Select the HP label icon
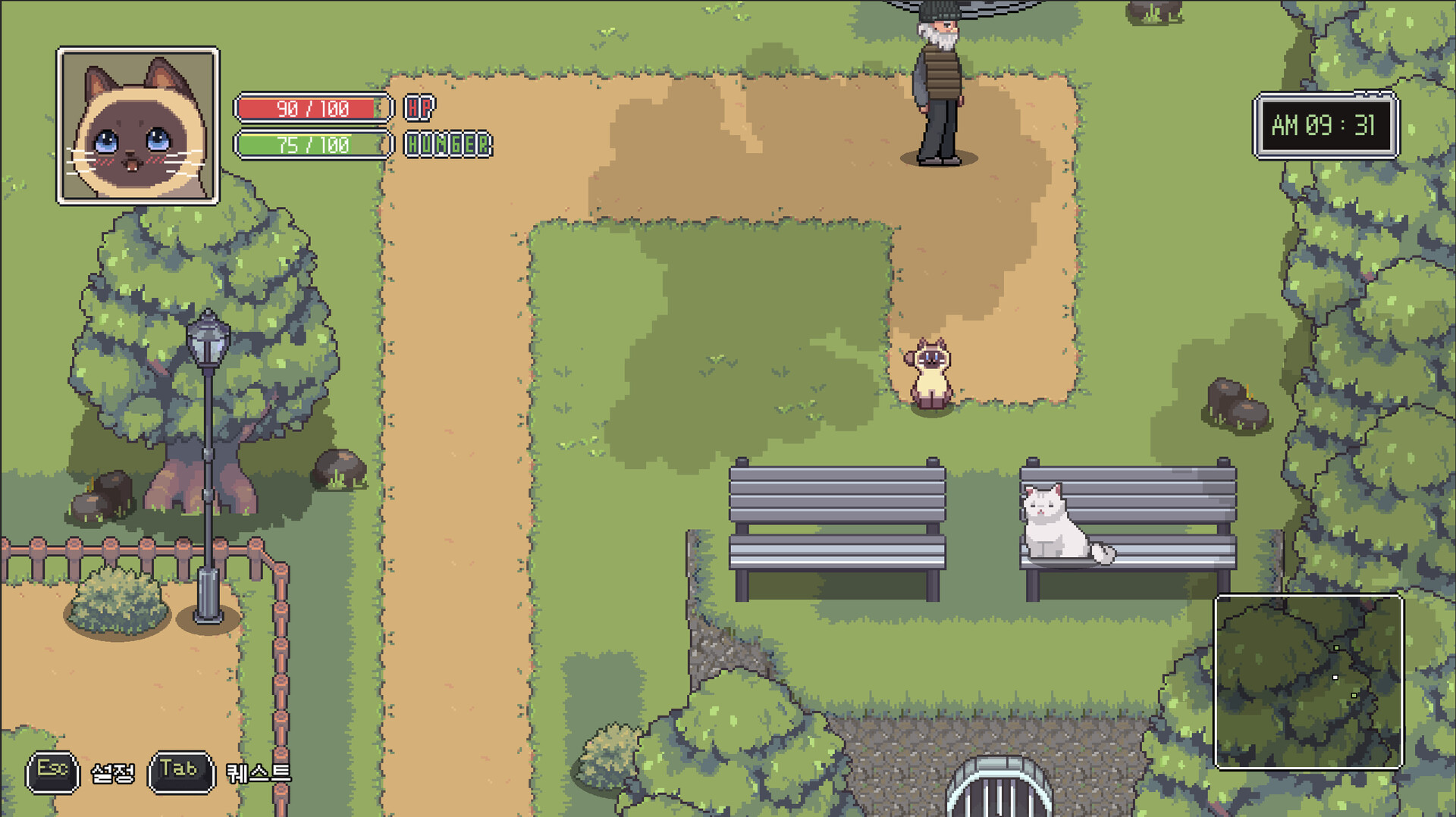Image resolution: width=1456 pixels, height=817 pixels. [418, 108]
